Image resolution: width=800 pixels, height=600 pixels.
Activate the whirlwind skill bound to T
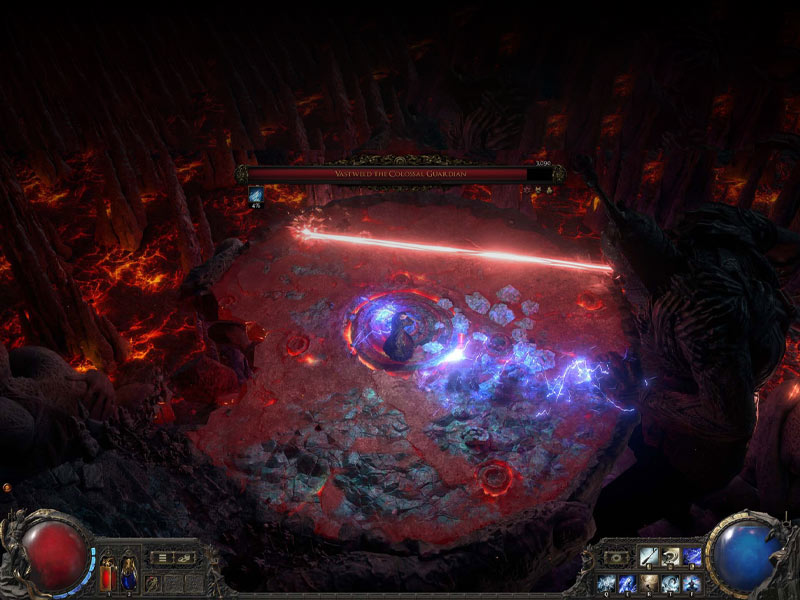point(670,583)
